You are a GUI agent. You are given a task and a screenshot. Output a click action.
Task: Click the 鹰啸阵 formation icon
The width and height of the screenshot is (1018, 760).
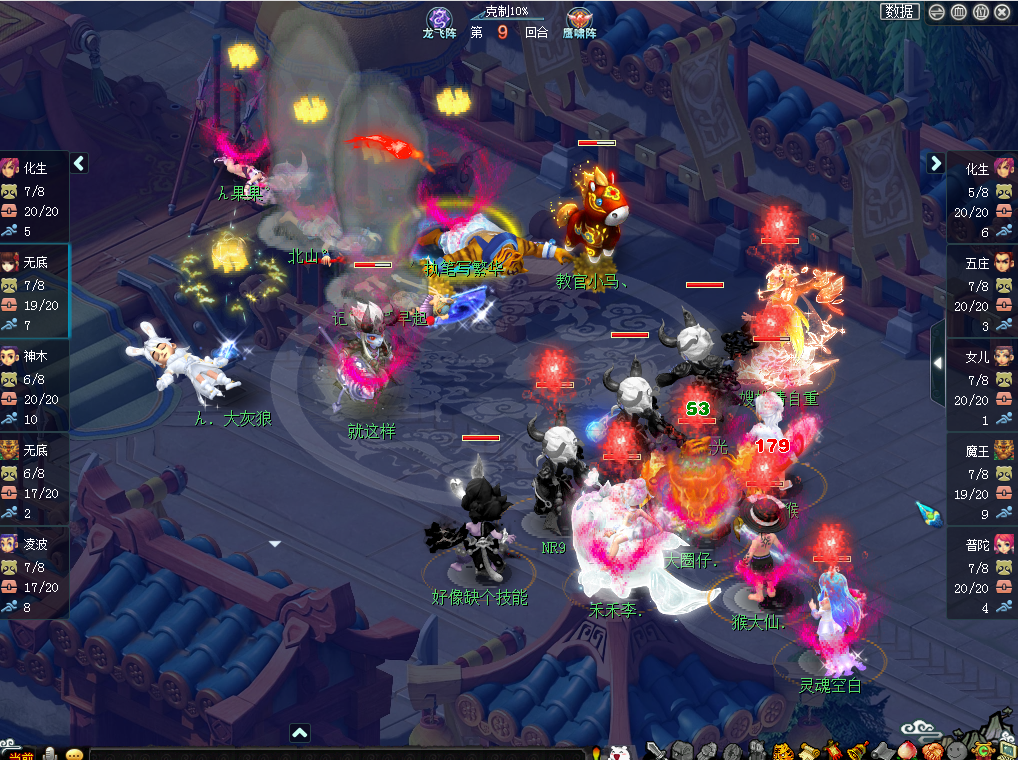578,18
